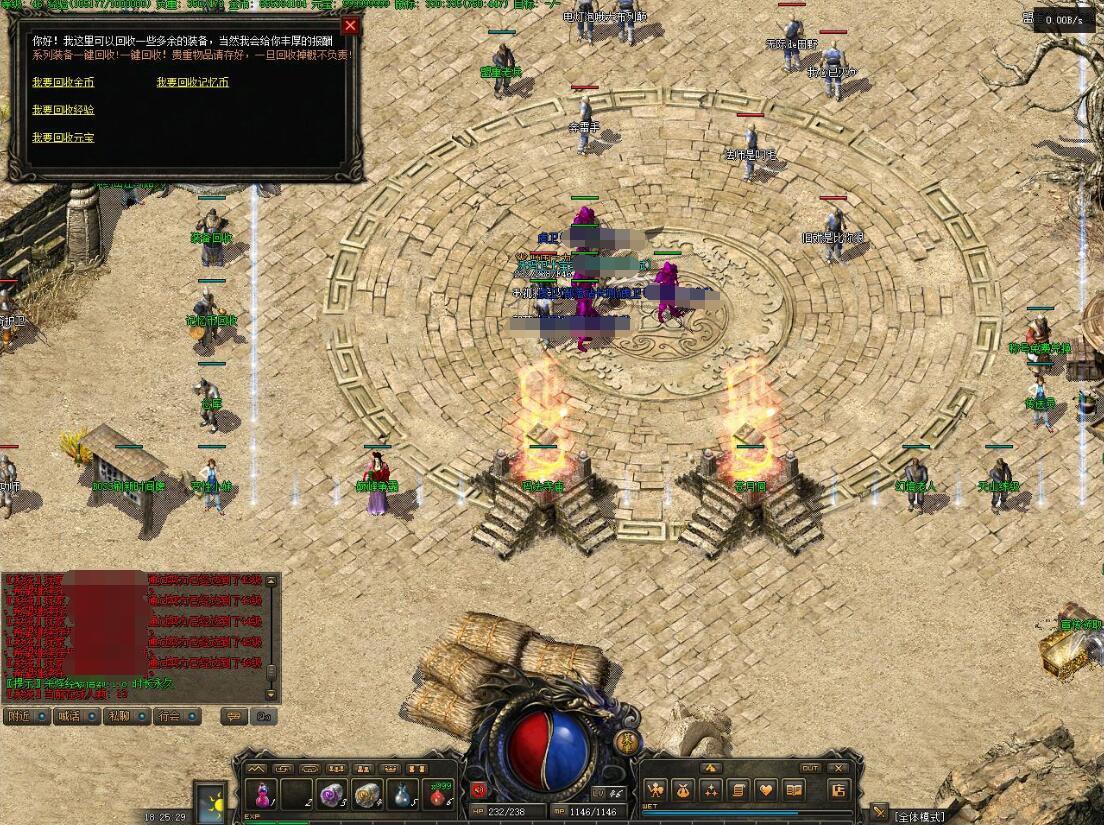Image resolution: width=1104 pixels, height=825 pixels.
Task: Pick the 我要回收元宝 option
Action: [63, 138]
